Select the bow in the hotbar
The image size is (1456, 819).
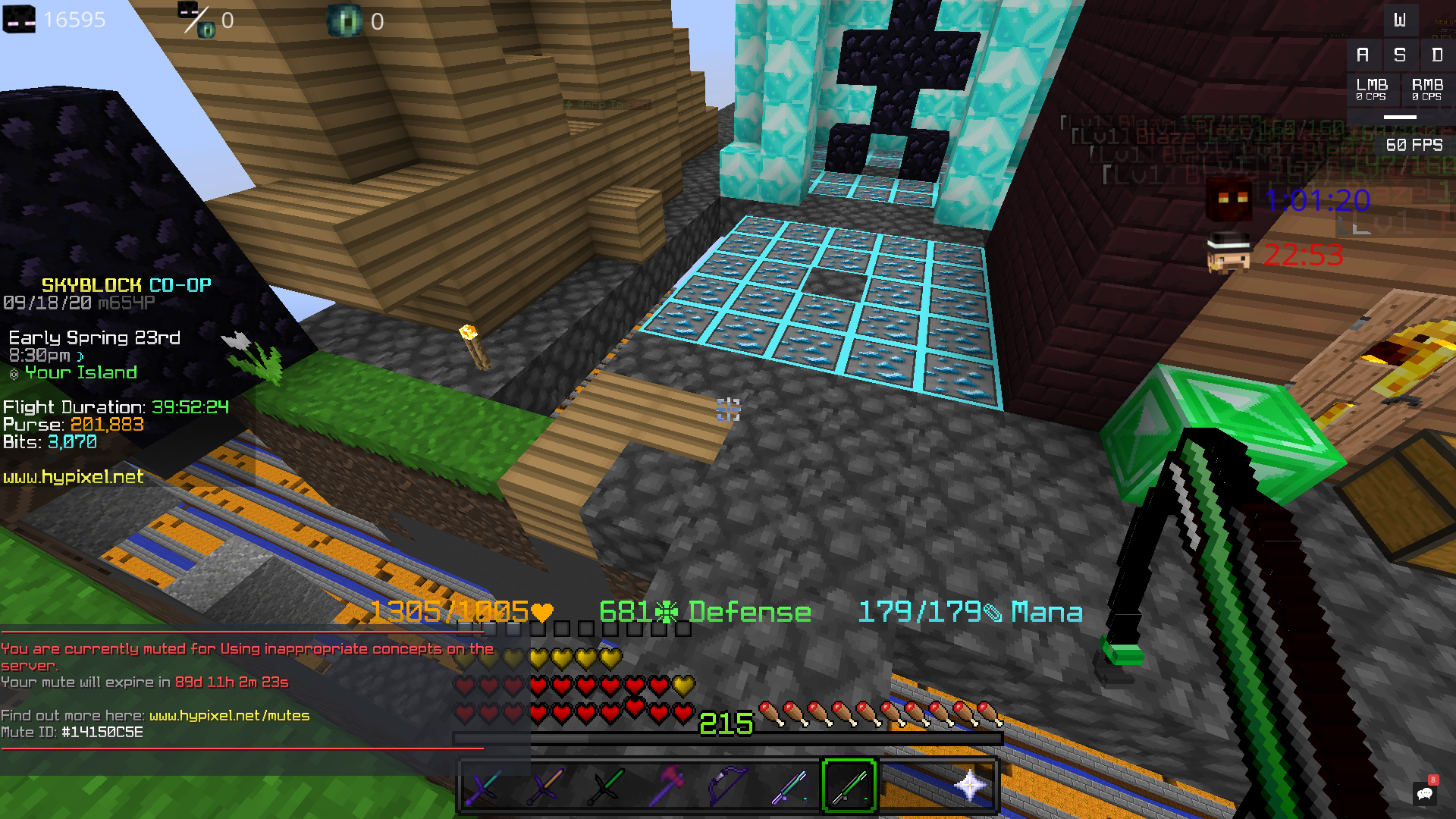726,787
